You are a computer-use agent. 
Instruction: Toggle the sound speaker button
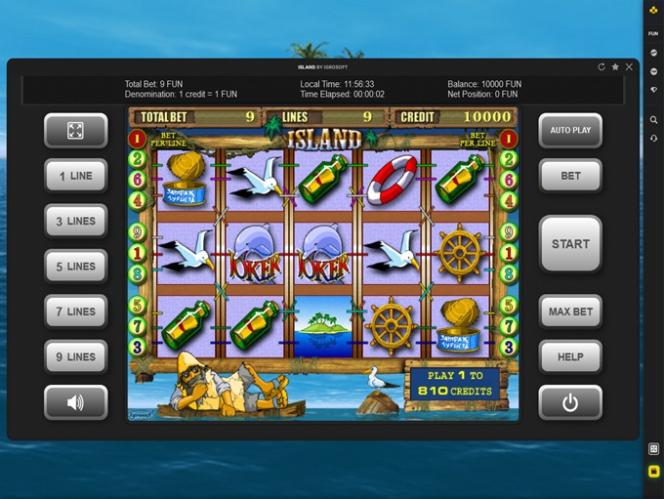coord(76,402)
